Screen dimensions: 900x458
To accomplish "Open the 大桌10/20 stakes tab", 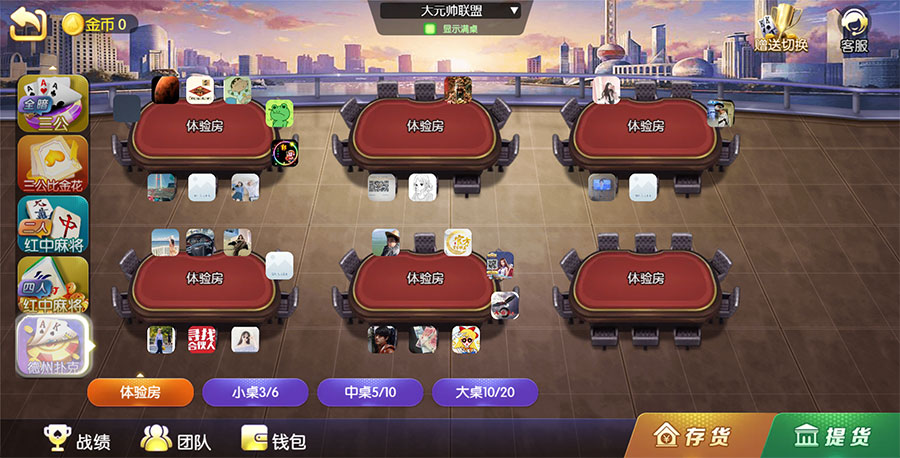I will tap(485, 392).
